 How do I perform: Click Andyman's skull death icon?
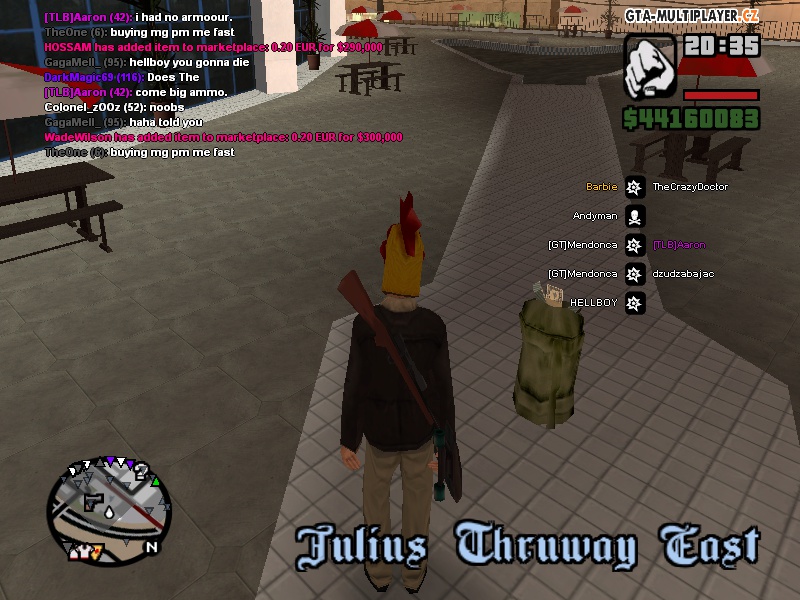point(634,216)
